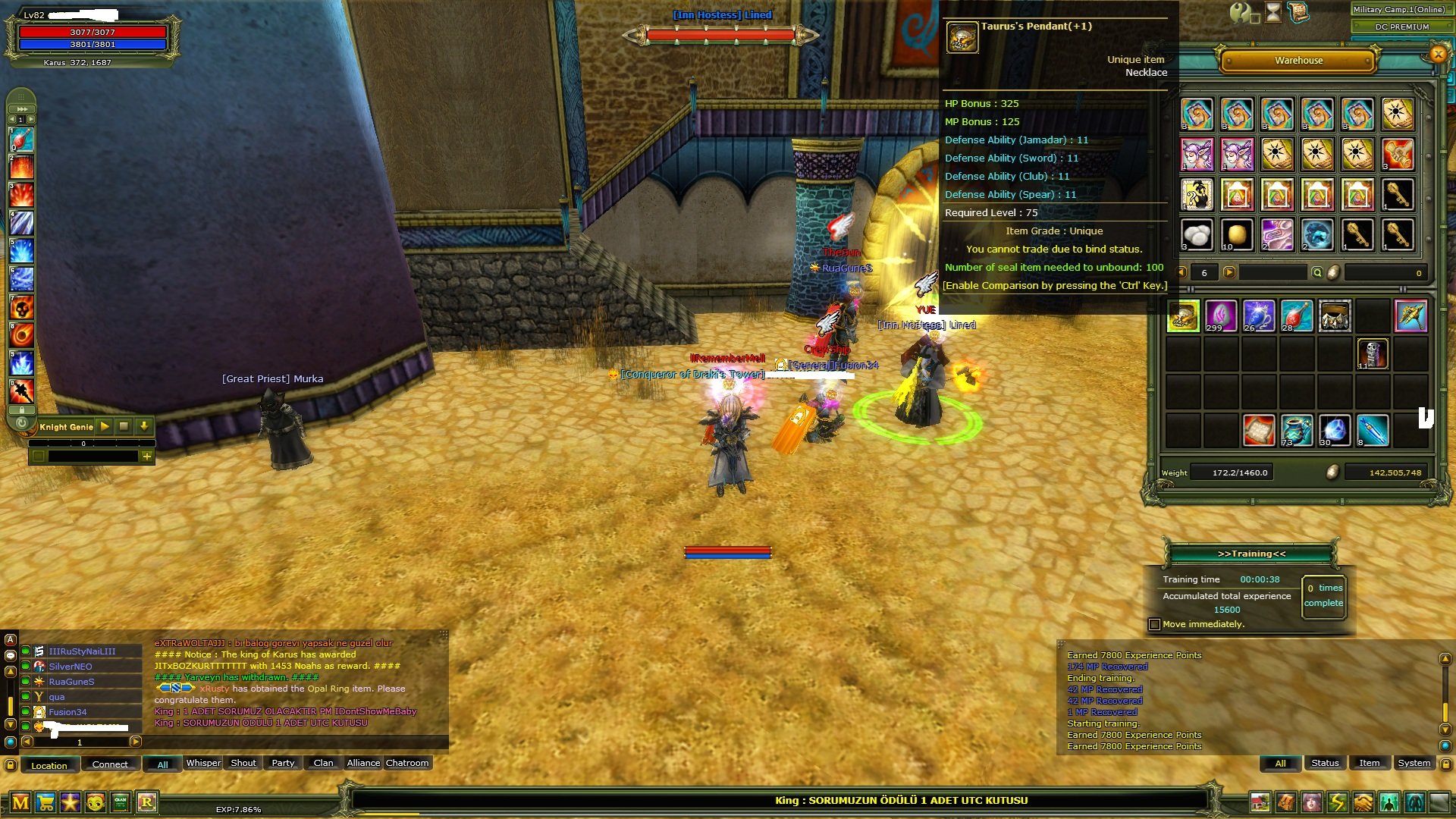The image size is (1456, 819).
Task: Open the handshake trade icon
Action: 1363,802
